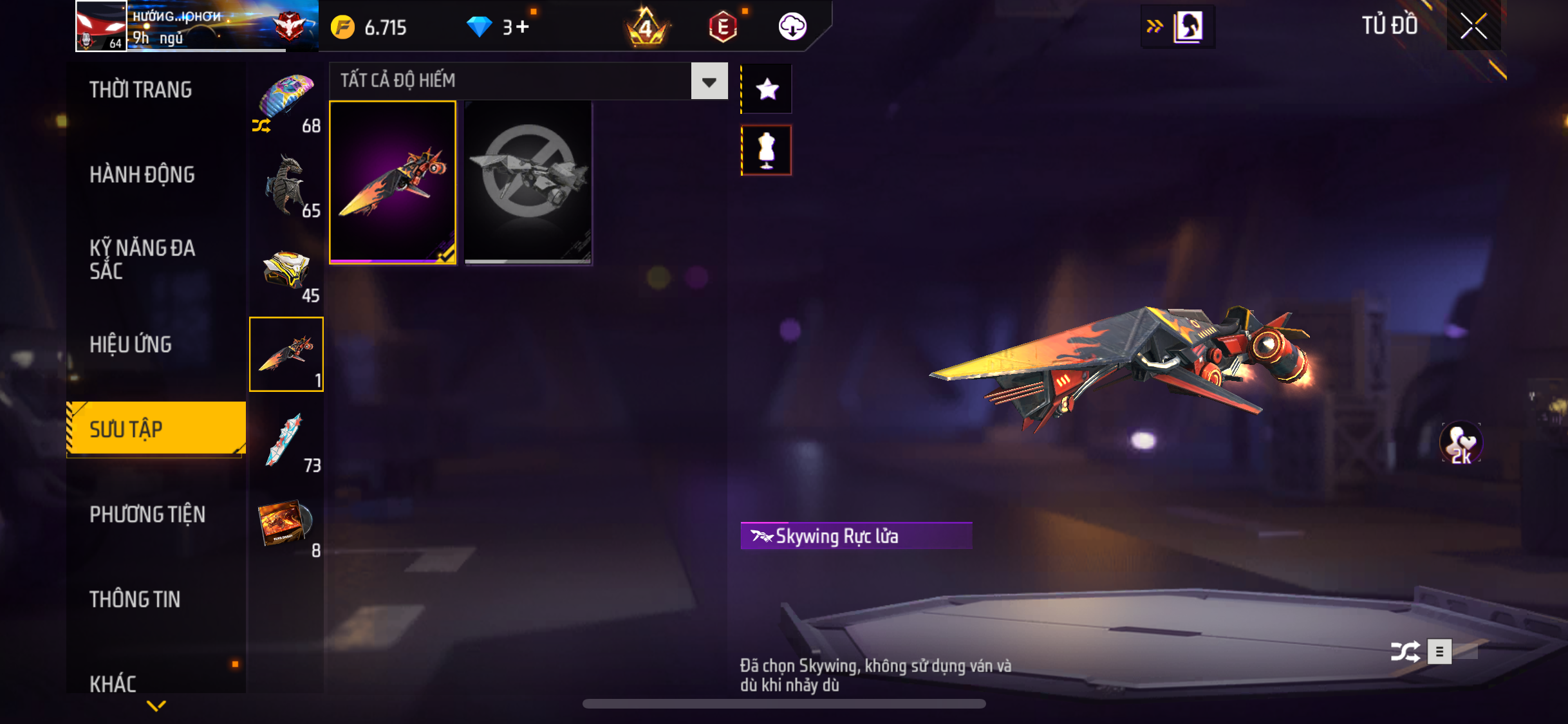Image resolution: width=1568 pixels, height=724 pixels.
Task: Choose the Phương Tiện category
Action: [x=147, y=514]
